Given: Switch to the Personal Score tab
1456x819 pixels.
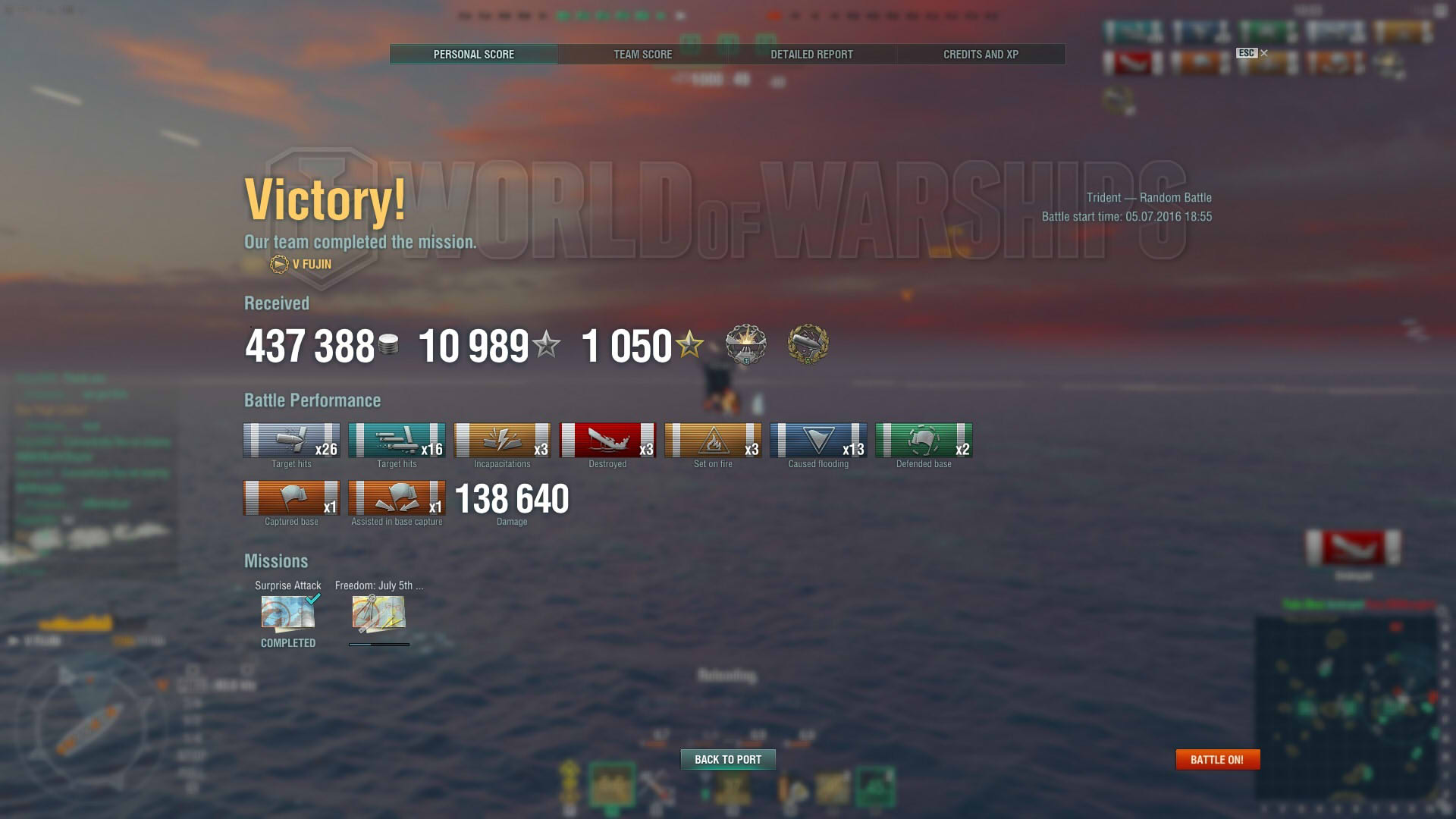Looking at the screenshot, I should 473,55.
